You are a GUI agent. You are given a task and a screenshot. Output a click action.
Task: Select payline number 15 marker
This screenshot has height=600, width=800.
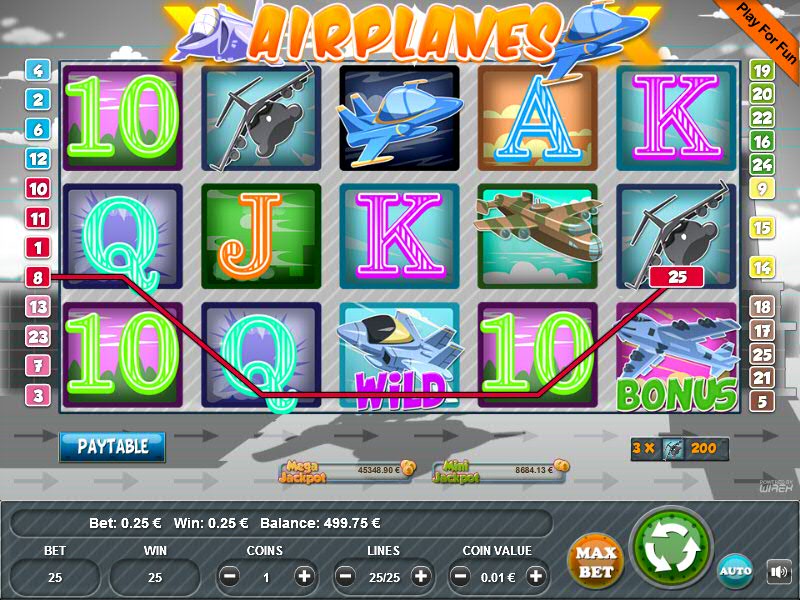tap(762, 229)
